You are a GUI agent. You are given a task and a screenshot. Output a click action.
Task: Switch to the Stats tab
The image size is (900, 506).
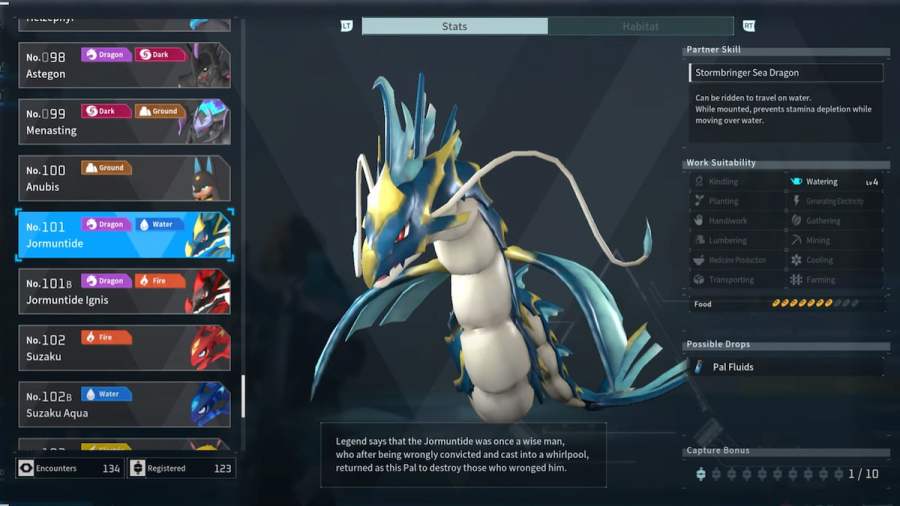click(x=454, y=26)
